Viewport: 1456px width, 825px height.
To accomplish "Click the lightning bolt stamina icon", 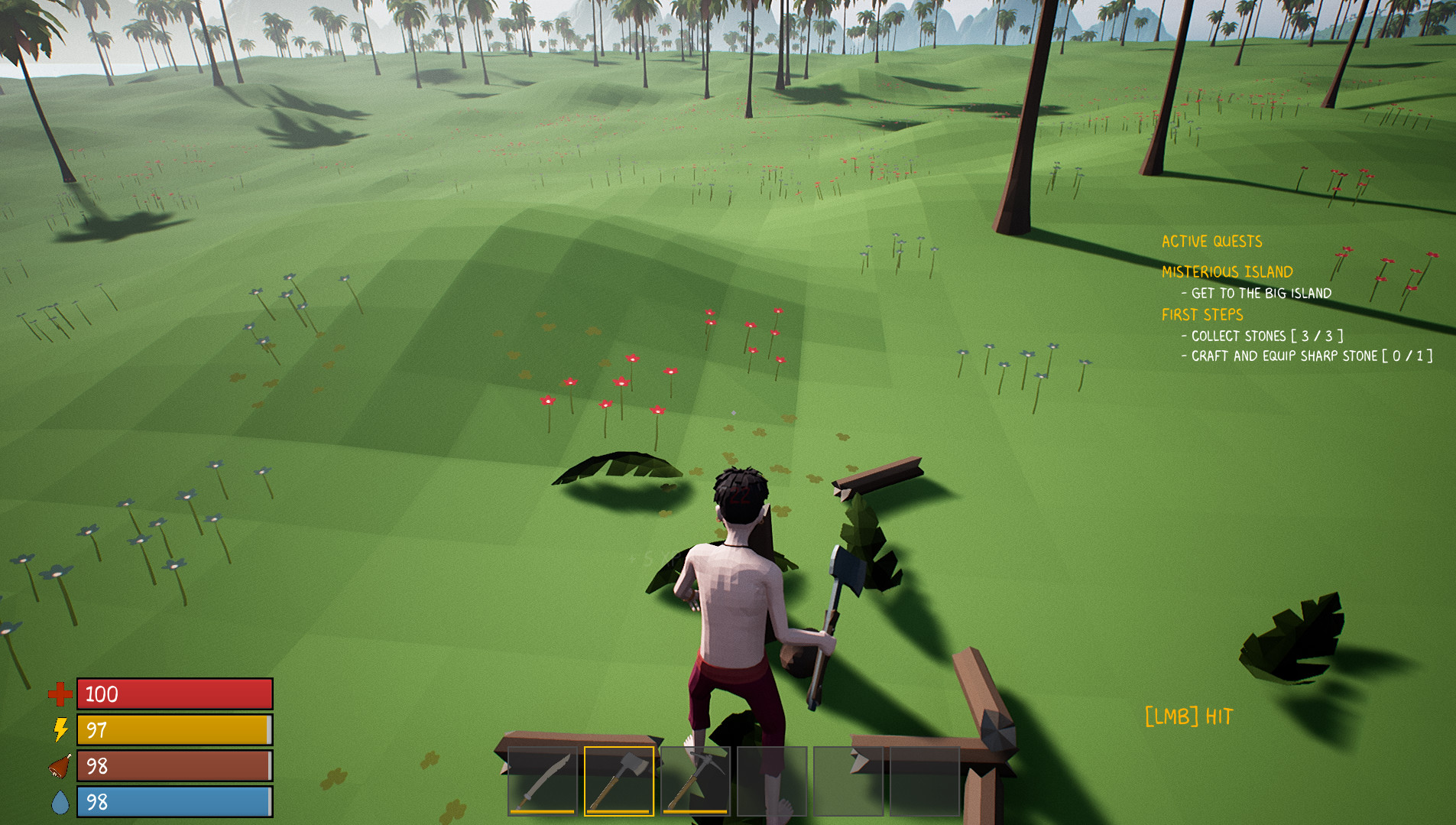I will pos(60,730).
